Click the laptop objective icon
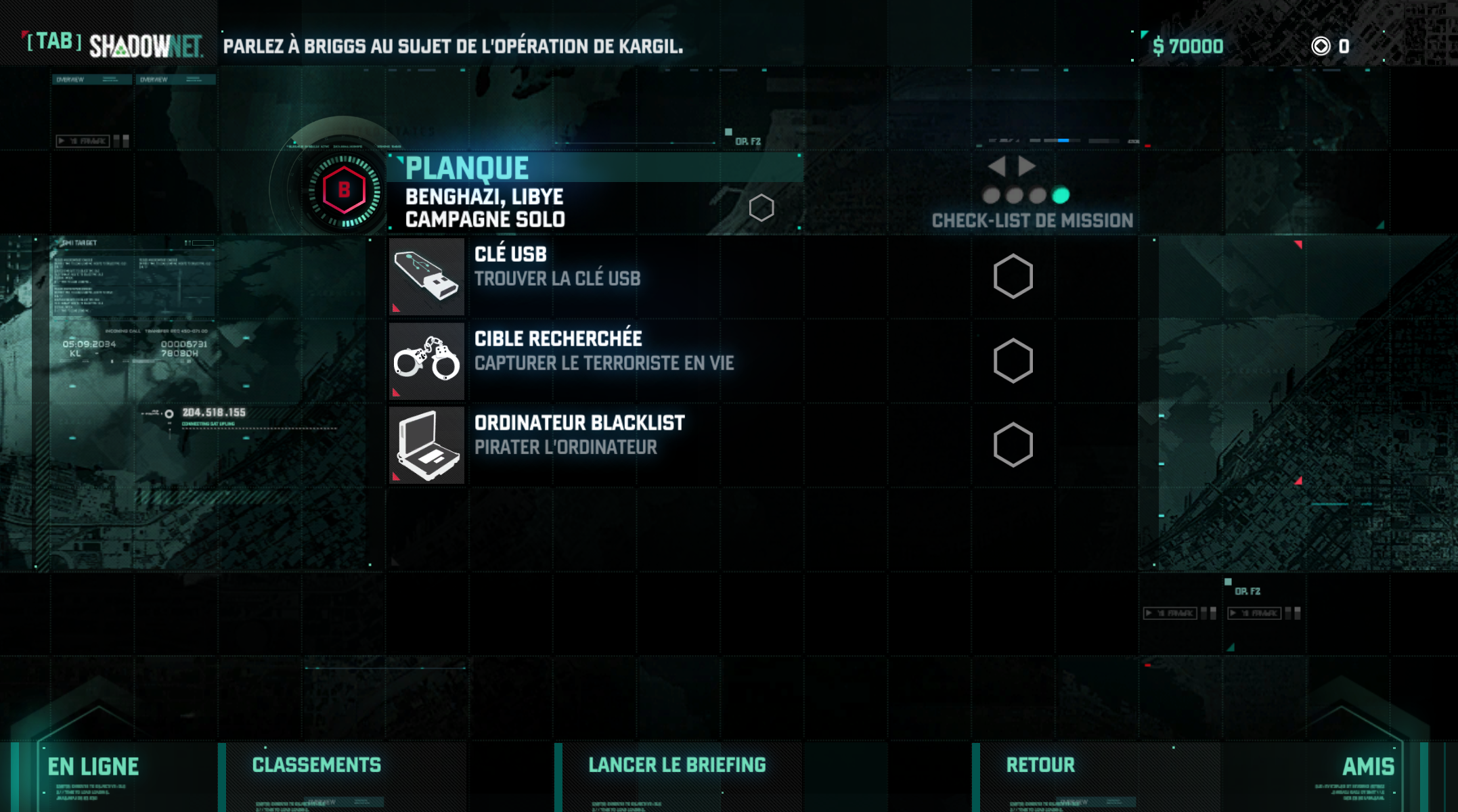The height and width of the screenshot is (812, 1458). click(x=427, y=445)
